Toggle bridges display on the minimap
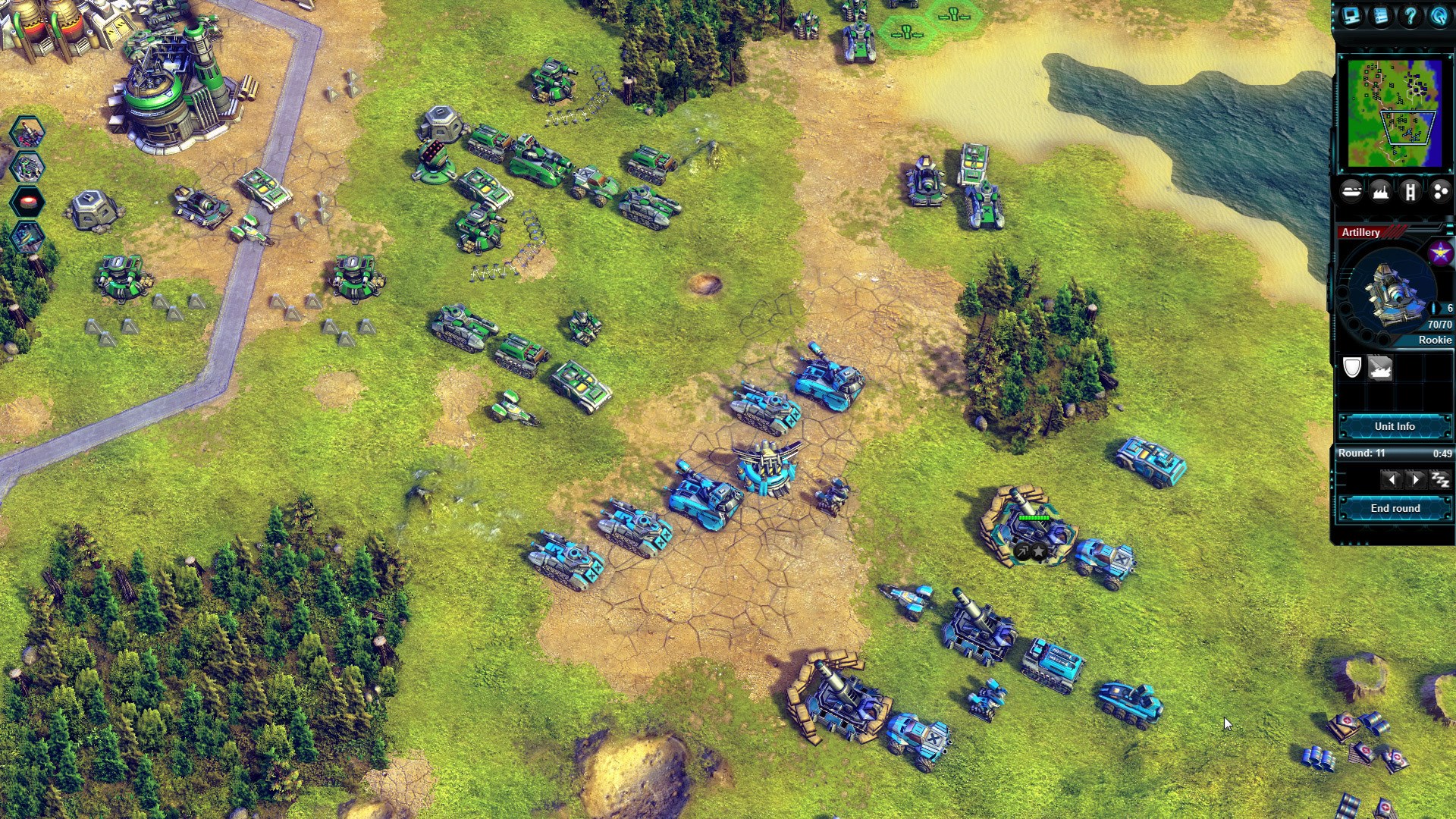1456x819 pixels. click(1410, 192)
